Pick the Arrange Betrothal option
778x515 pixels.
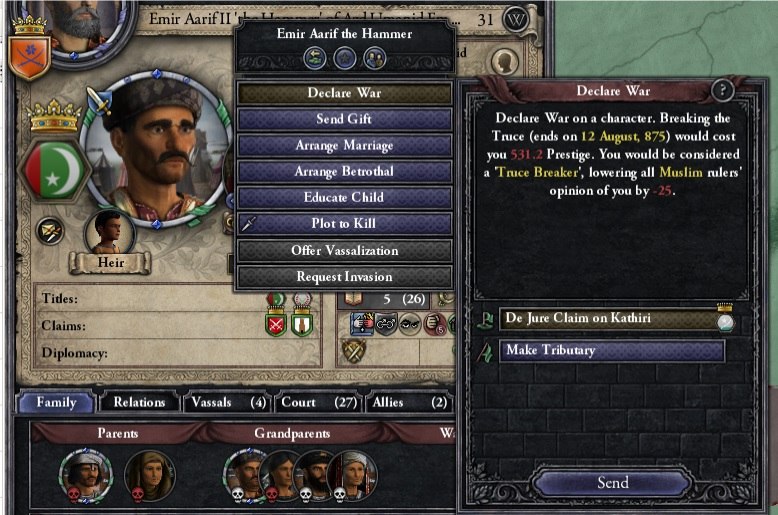coord(343,171)
